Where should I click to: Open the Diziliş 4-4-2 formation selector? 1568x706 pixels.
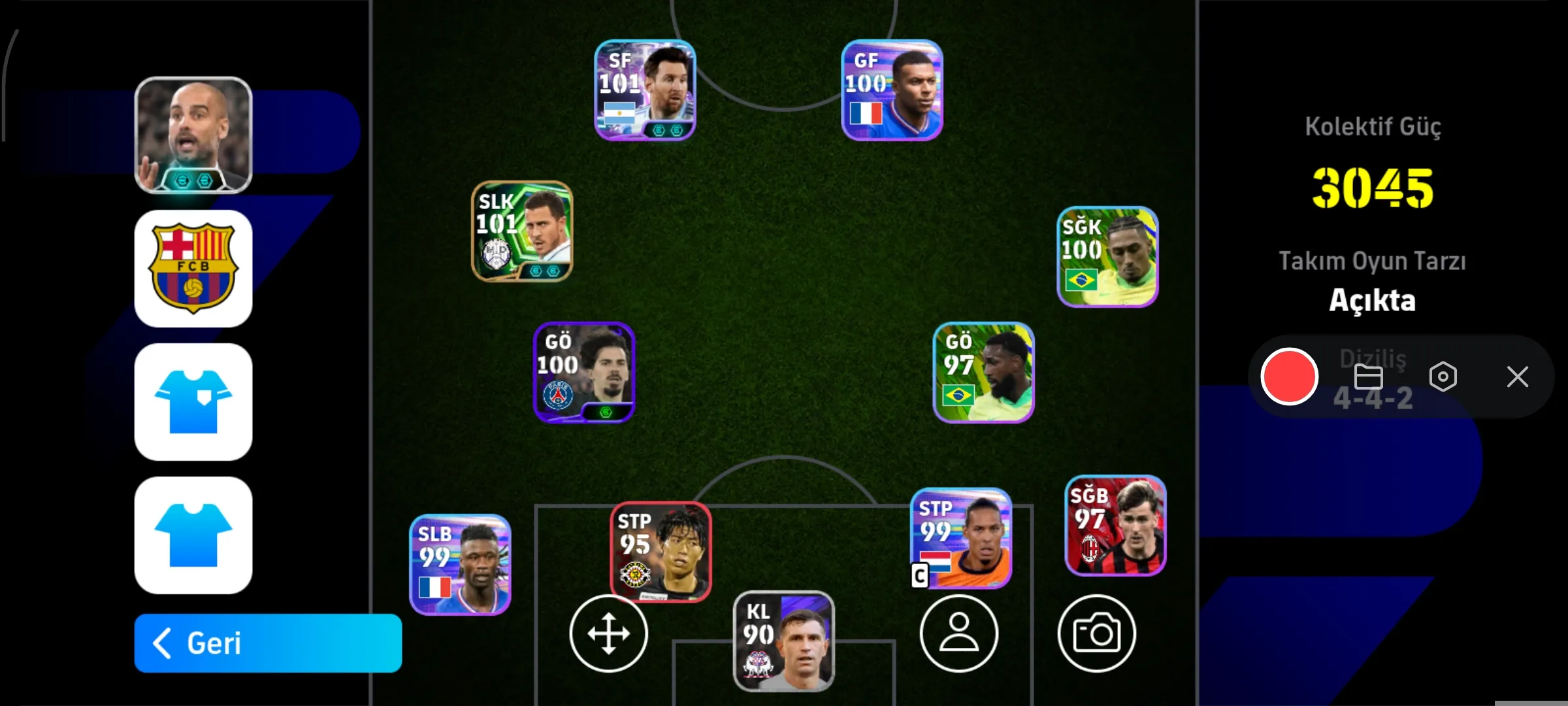tap(1372, 379)
